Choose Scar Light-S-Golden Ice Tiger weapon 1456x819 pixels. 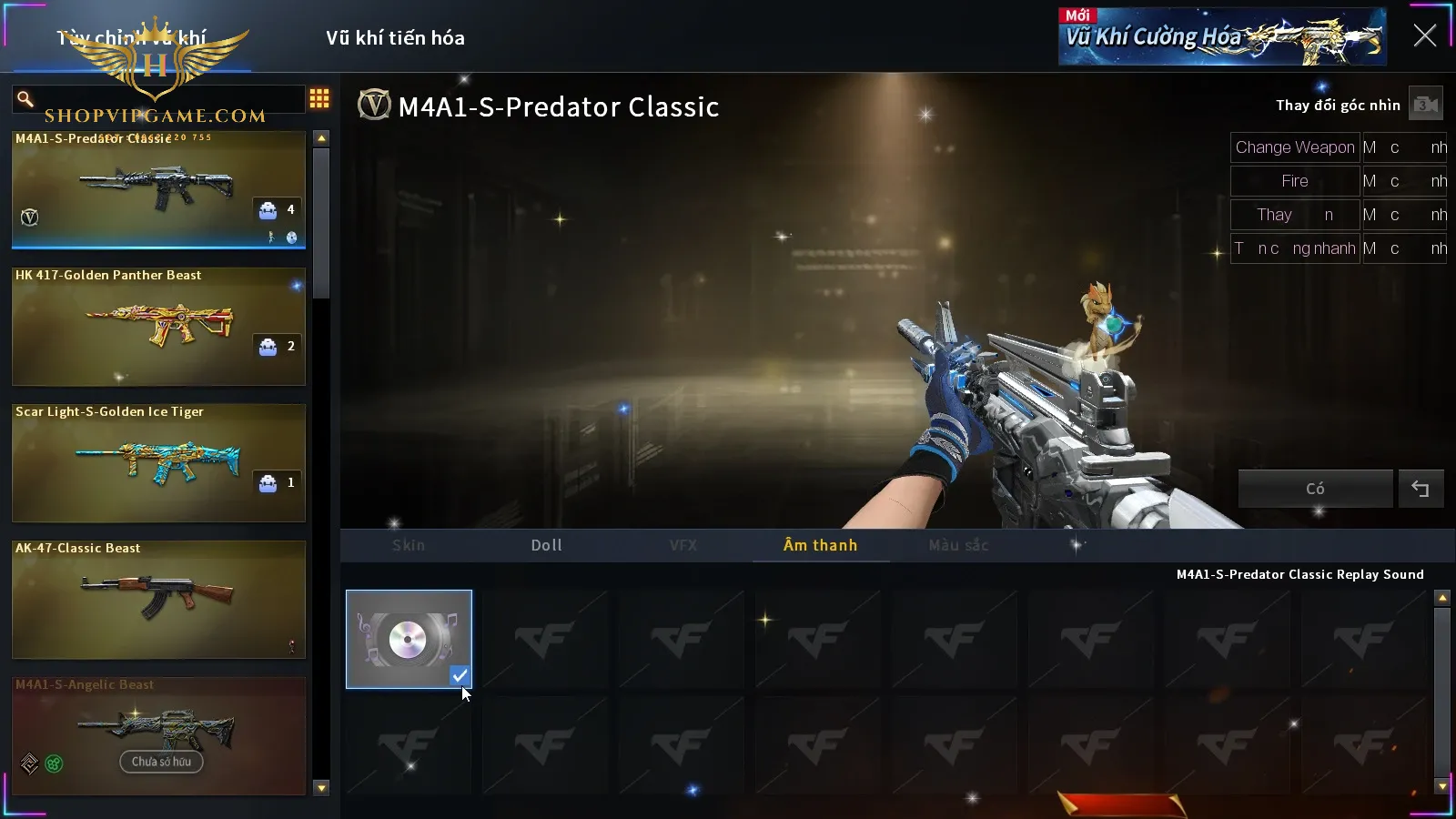(x=158, y=462)
